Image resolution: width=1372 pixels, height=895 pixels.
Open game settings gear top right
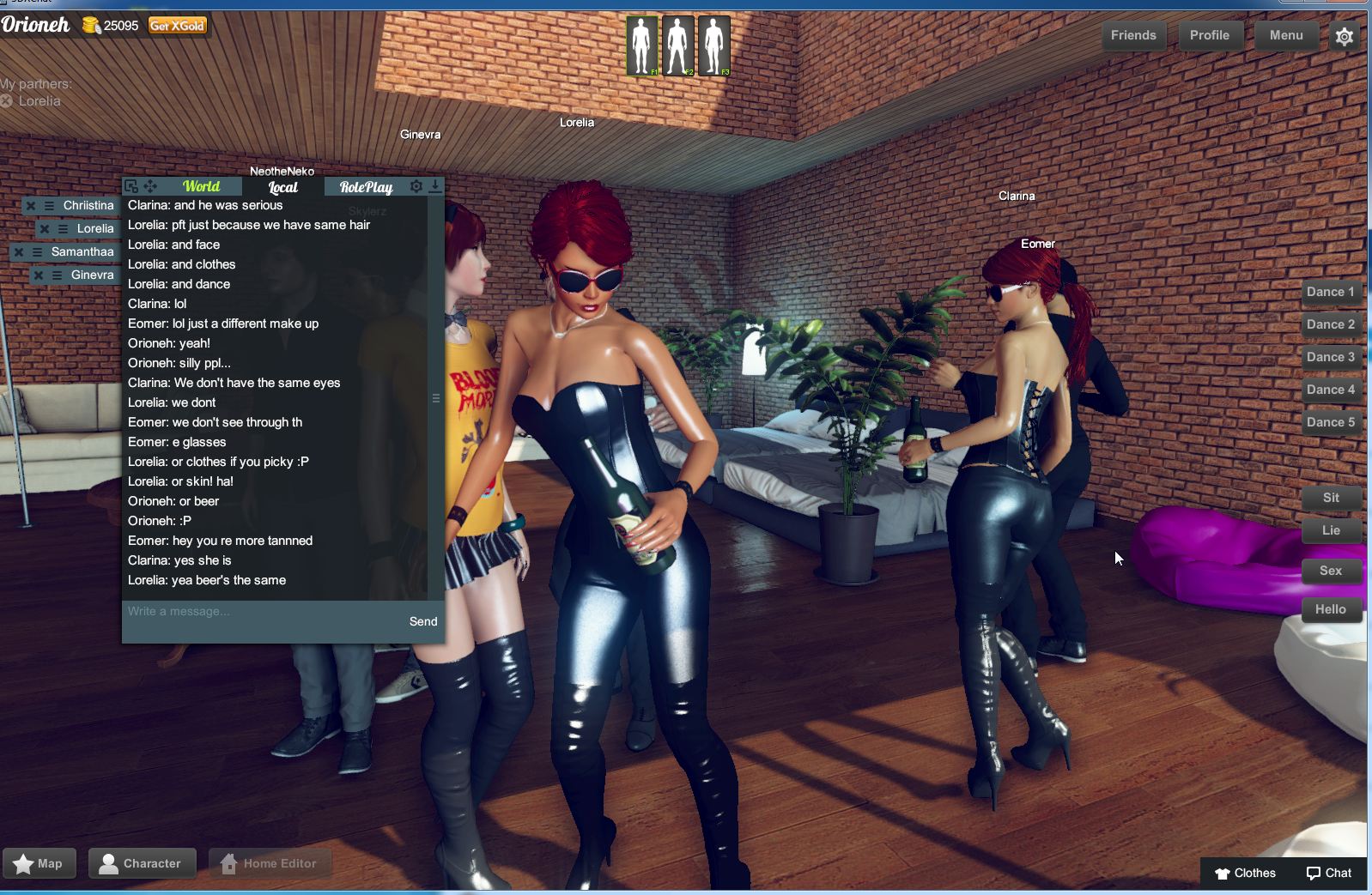tap(1345, 35)
